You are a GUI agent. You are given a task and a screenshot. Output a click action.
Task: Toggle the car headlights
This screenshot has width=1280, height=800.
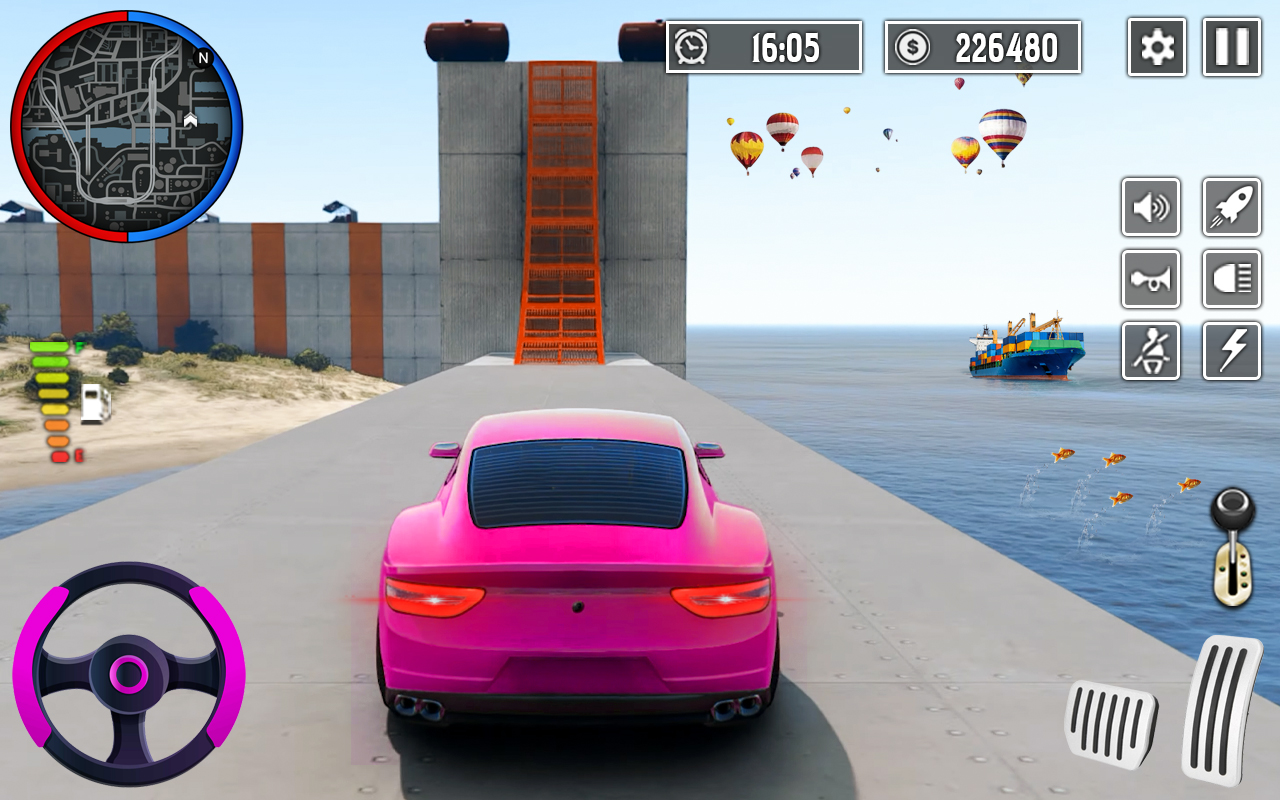[1231, 279]
